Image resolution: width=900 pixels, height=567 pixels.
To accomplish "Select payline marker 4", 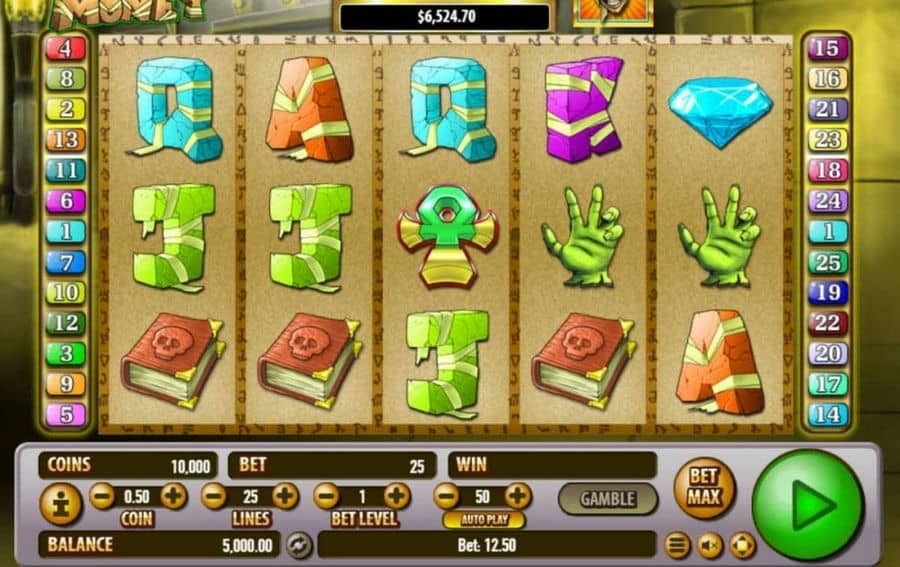I will coord(66,47).
